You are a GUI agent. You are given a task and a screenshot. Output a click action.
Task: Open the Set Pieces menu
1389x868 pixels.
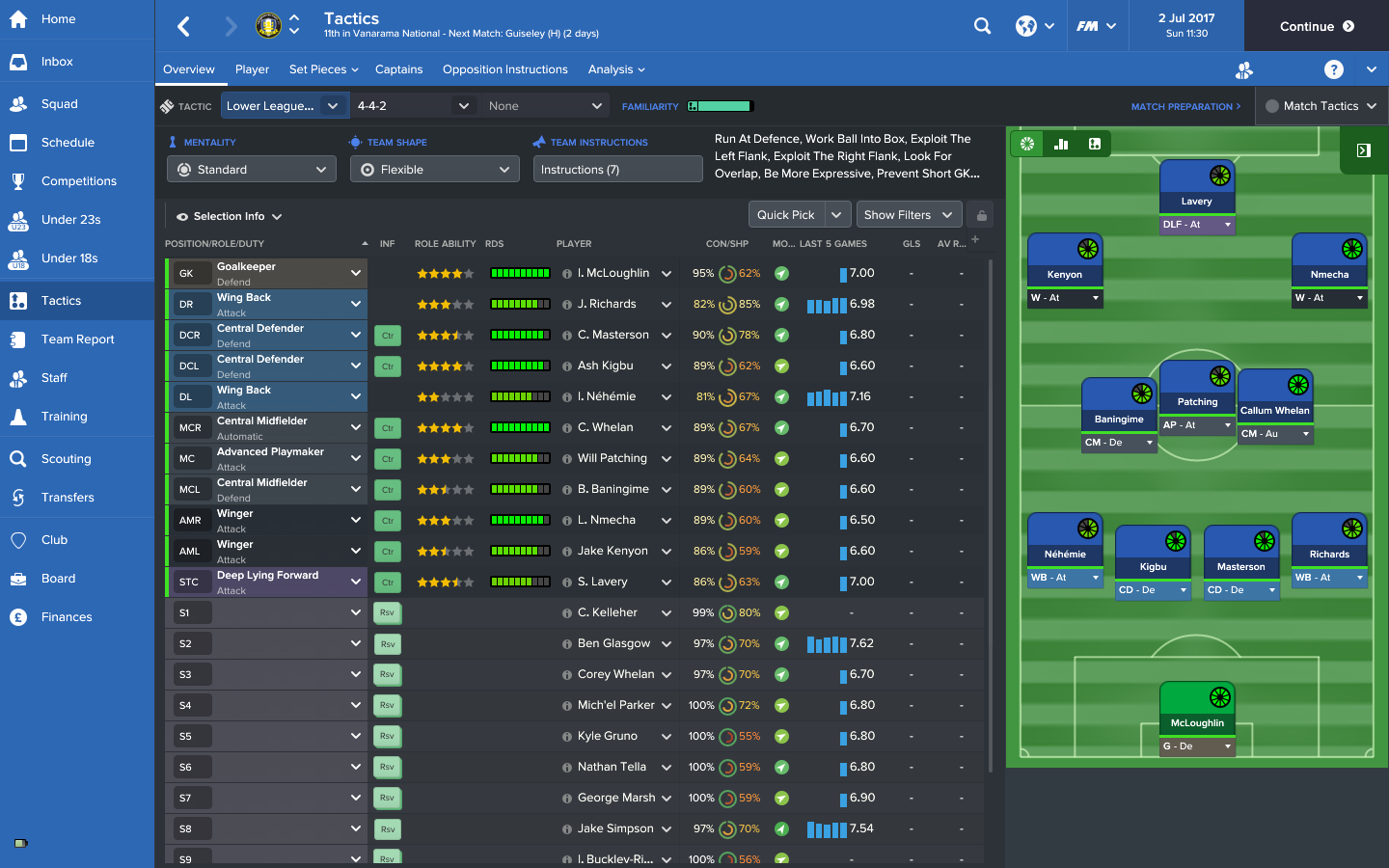click(x=318, y=69)
